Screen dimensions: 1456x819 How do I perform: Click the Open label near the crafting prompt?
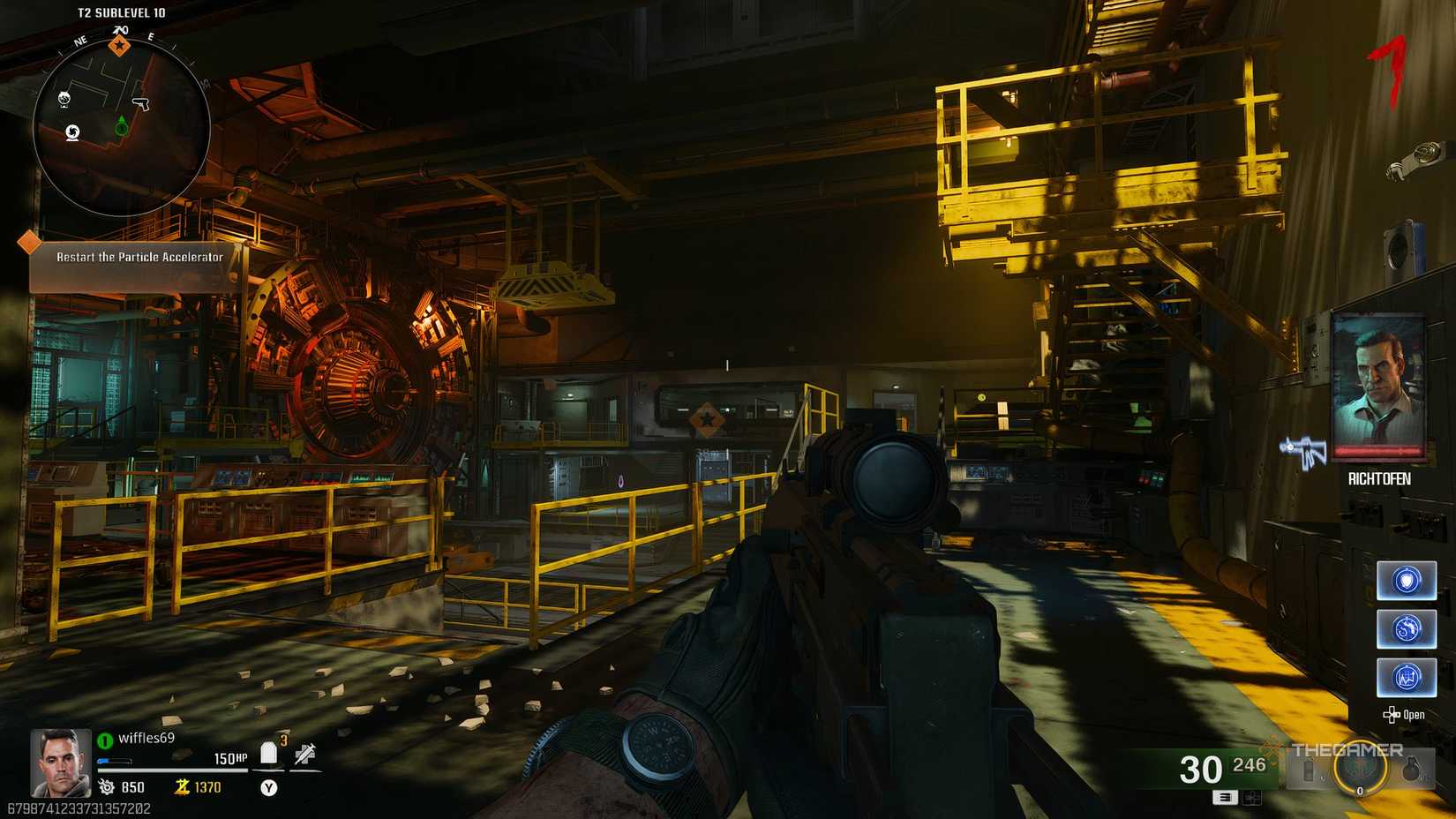tap(1415, 715)
